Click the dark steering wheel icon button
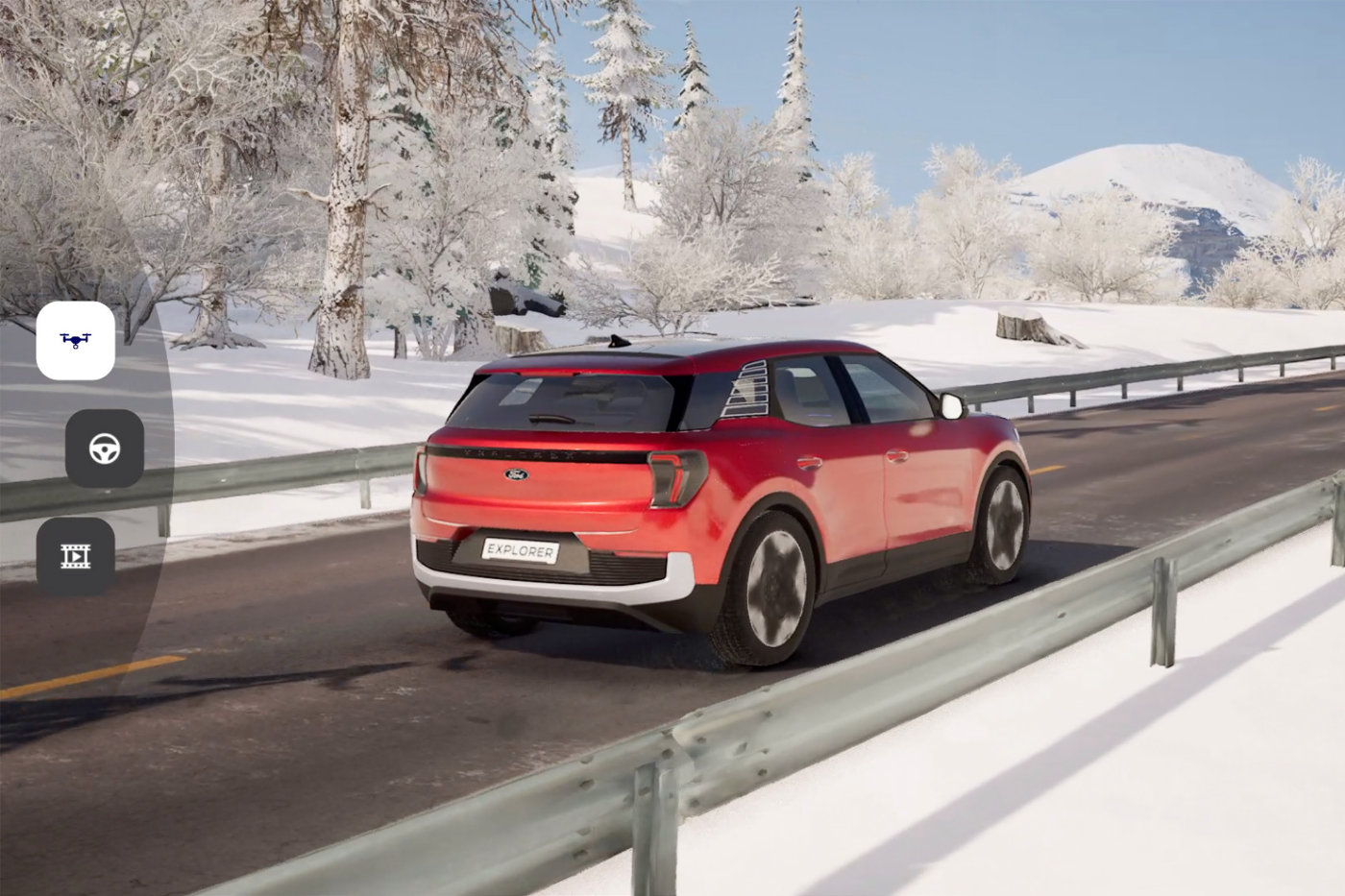This screenshot has height=896, width=1345. 104,448
